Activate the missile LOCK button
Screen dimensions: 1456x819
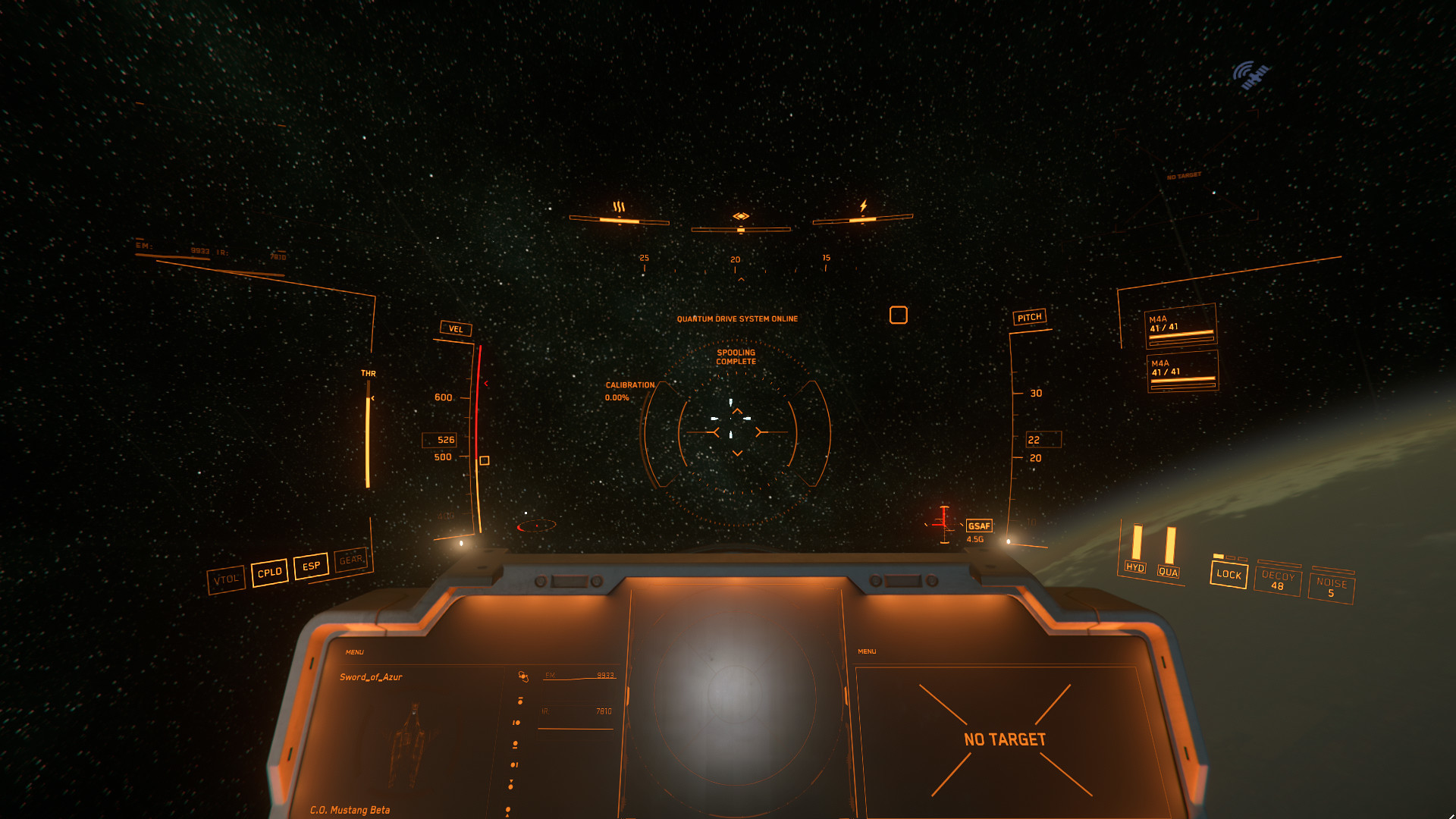coord(1228,574)
